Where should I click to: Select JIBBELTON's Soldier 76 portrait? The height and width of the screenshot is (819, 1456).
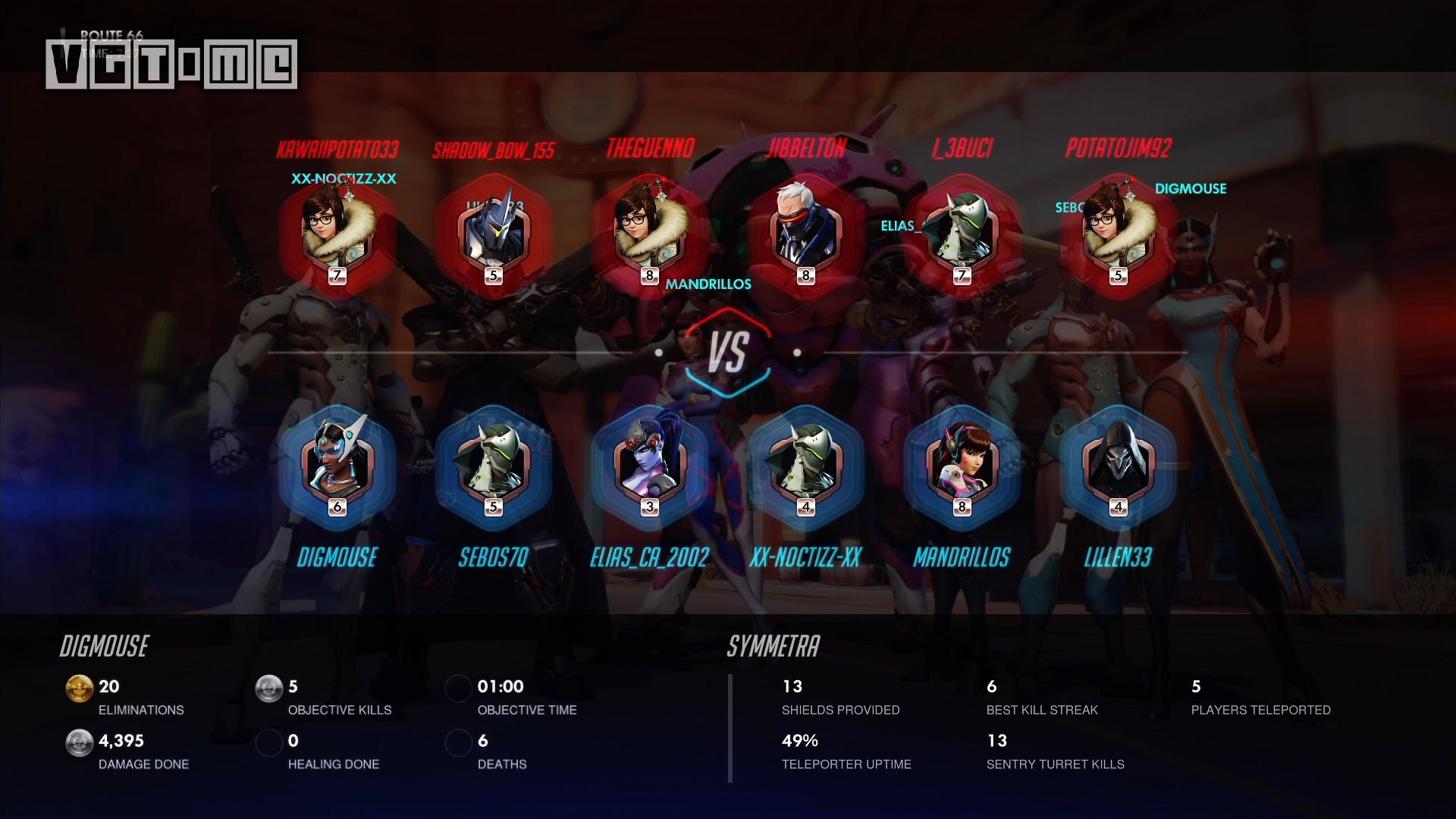point(806,231)
